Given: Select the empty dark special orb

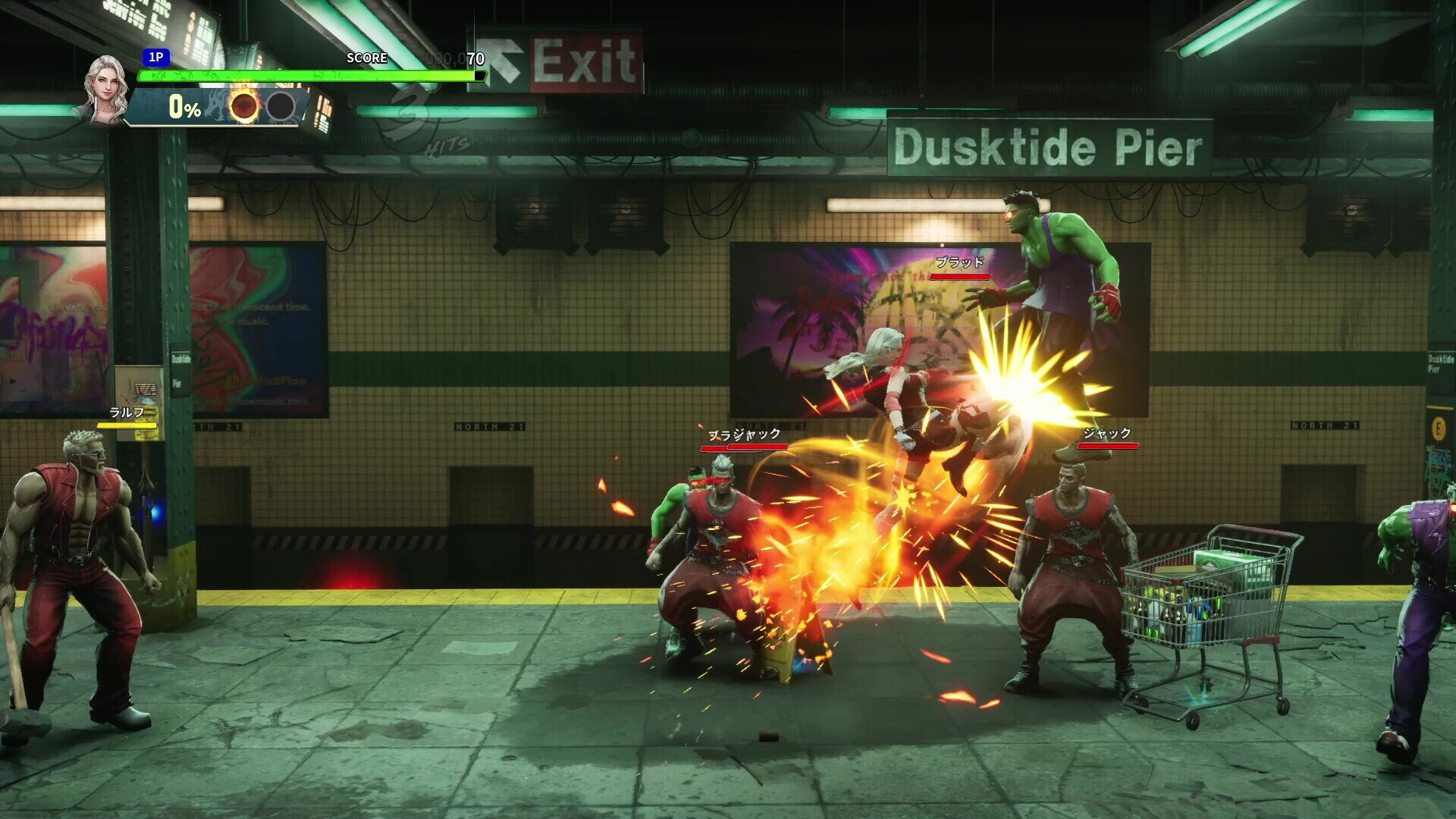Looking at the screenshot, I should (281, 107).
